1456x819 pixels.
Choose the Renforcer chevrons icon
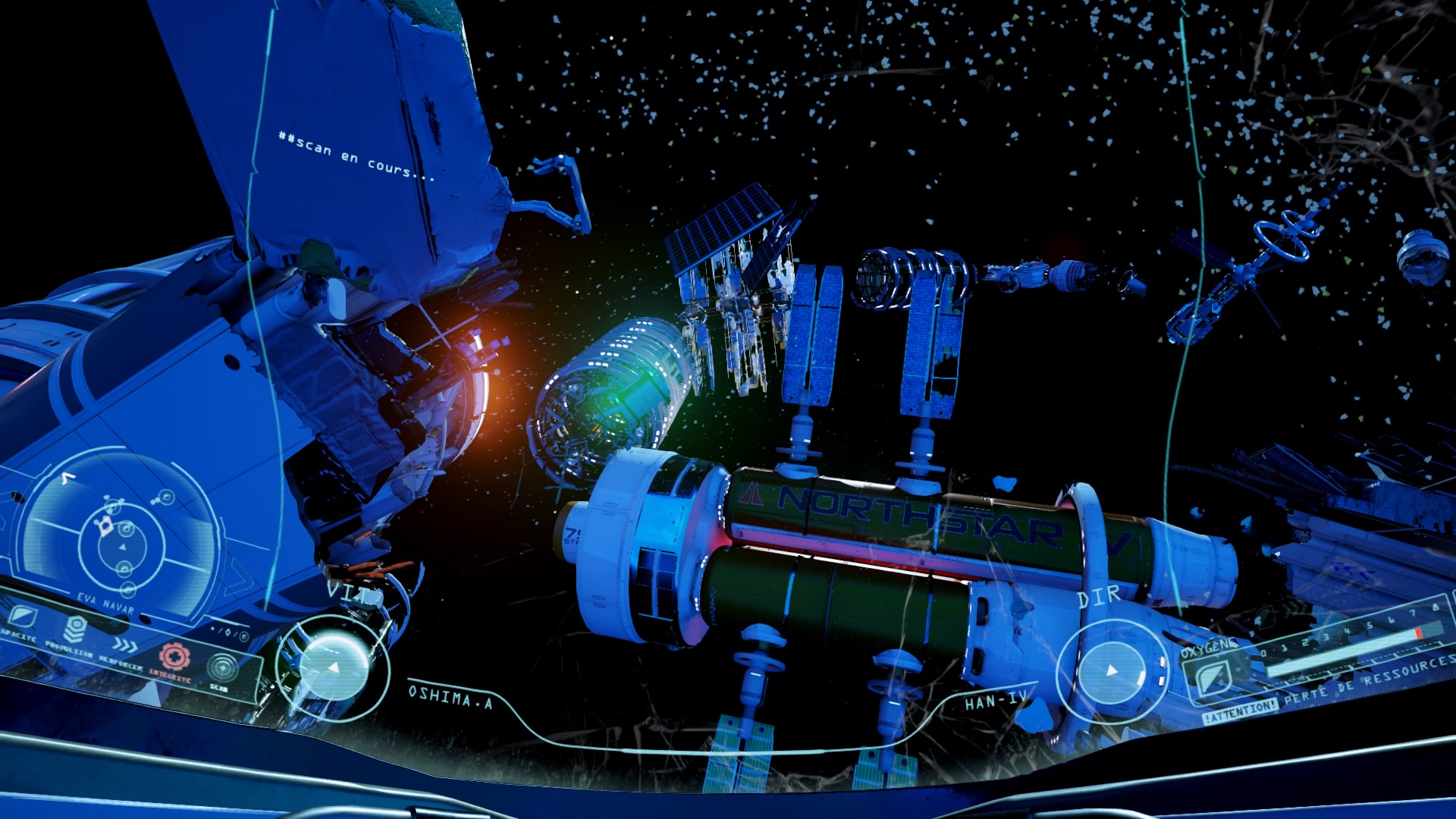[x=126, y=645]
